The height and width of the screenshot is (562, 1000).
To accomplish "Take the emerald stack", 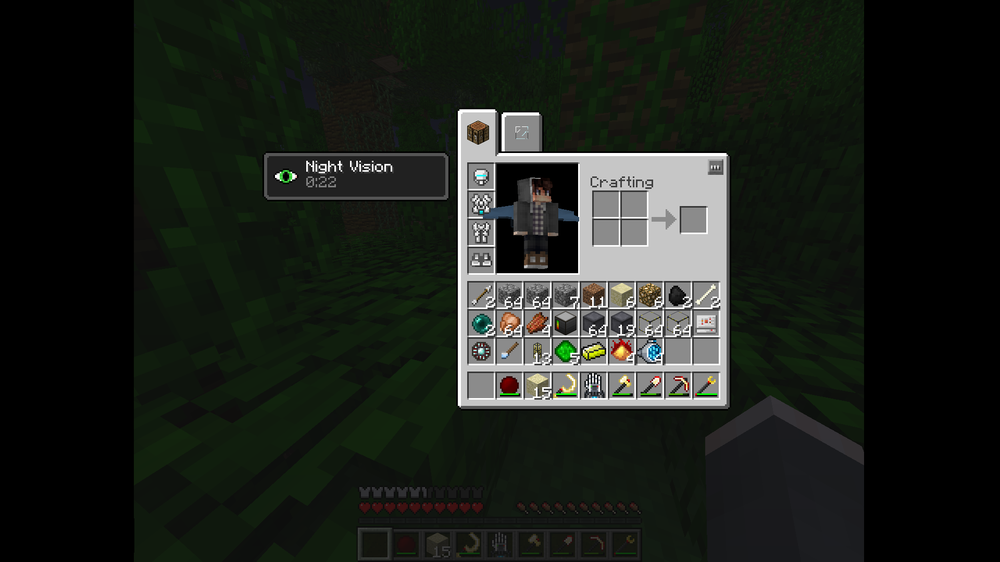I will (x=566, y=351).
